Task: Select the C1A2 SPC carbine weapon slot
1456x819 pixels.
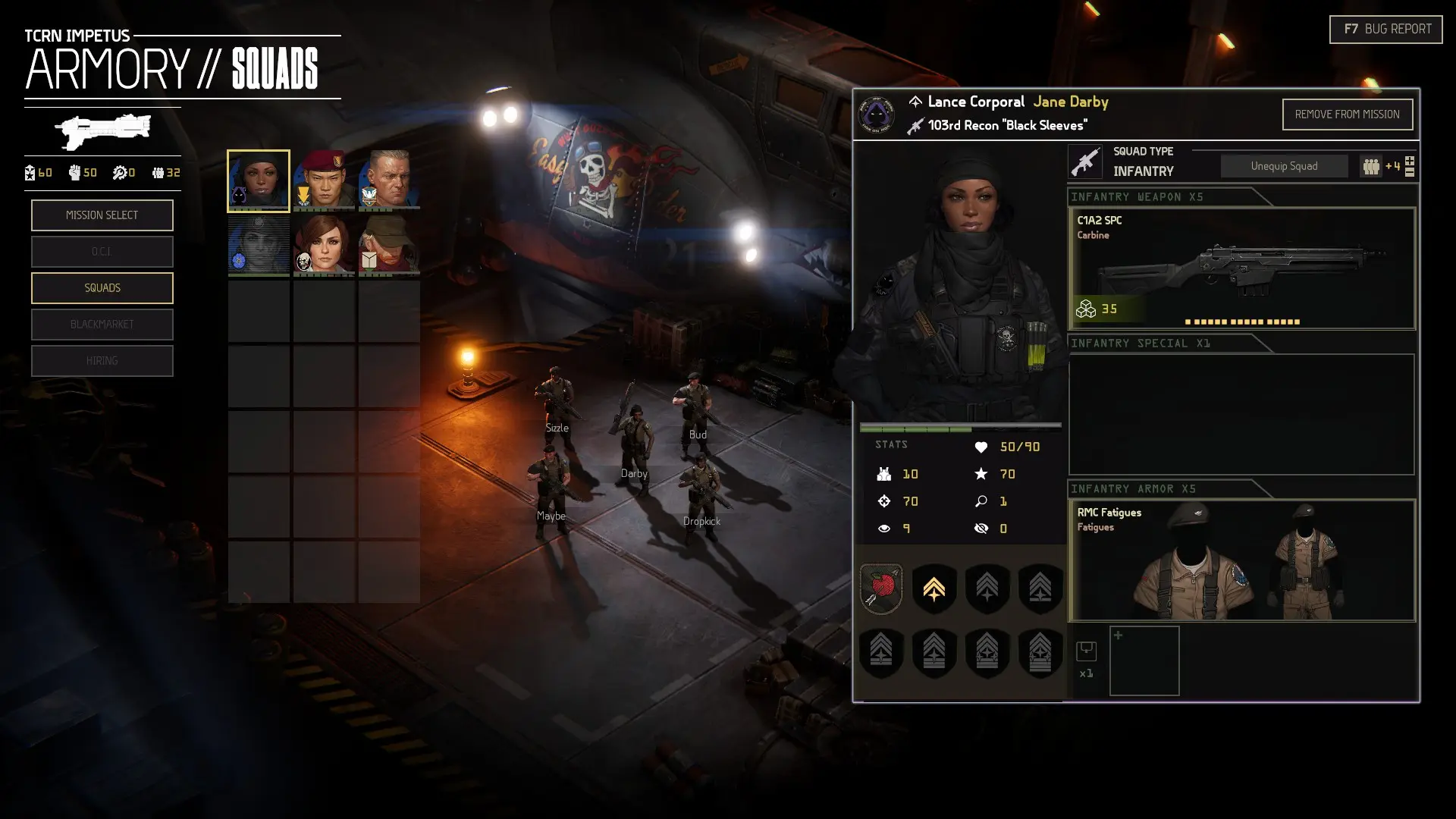Action: (x=1241, y=268)
